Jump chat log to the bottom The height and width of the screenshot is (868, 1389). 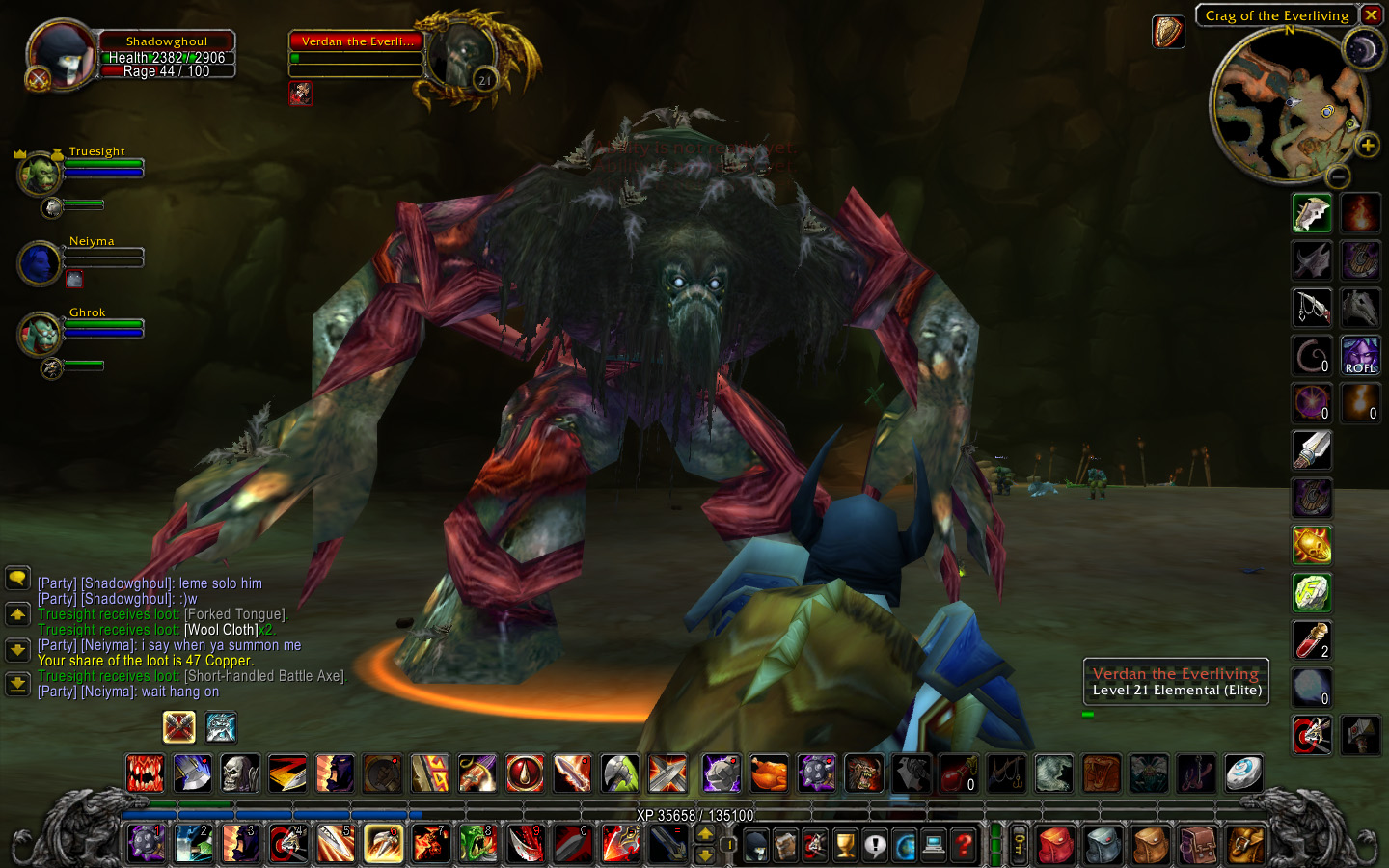17,684
